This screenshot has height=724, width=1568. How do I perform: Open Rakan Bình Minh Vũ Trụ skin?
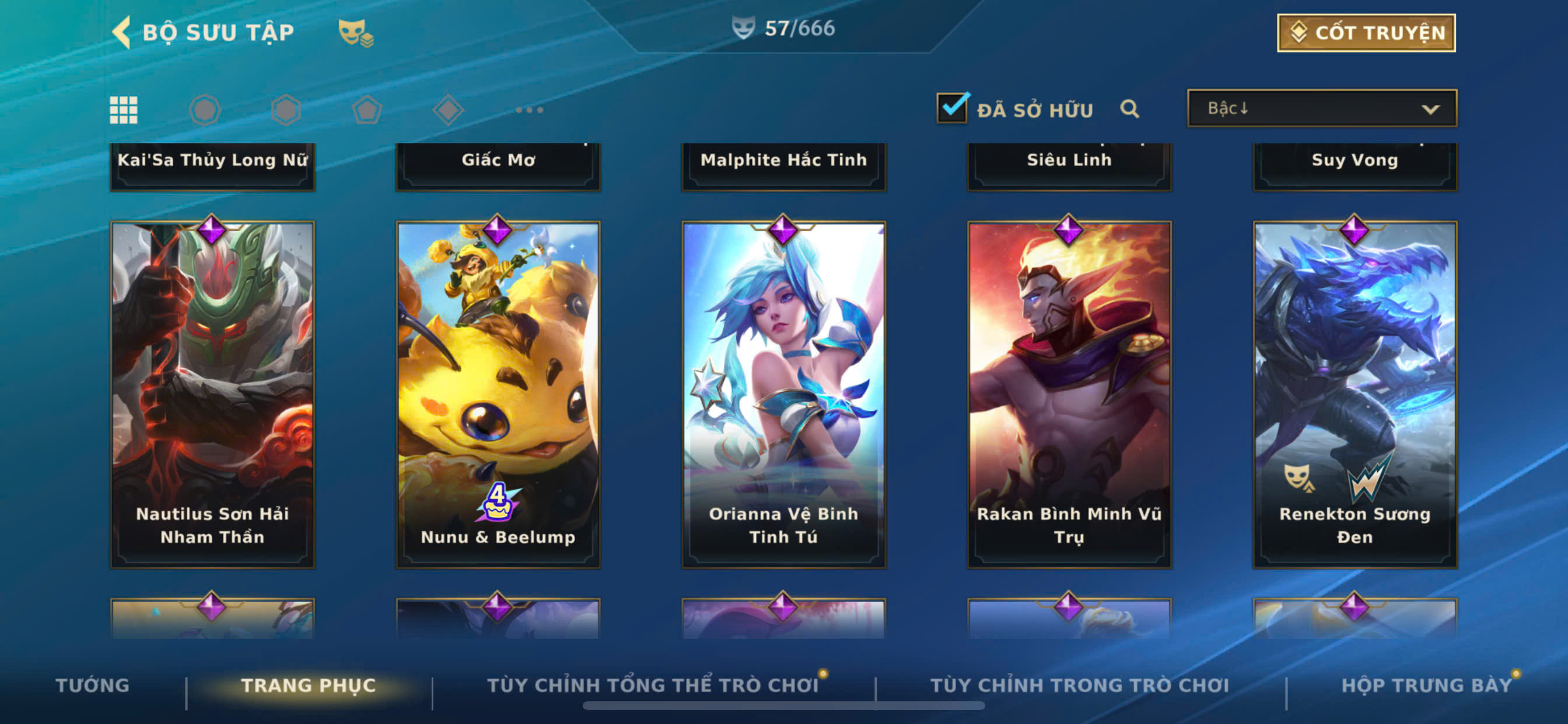(x=1069, y=394)
